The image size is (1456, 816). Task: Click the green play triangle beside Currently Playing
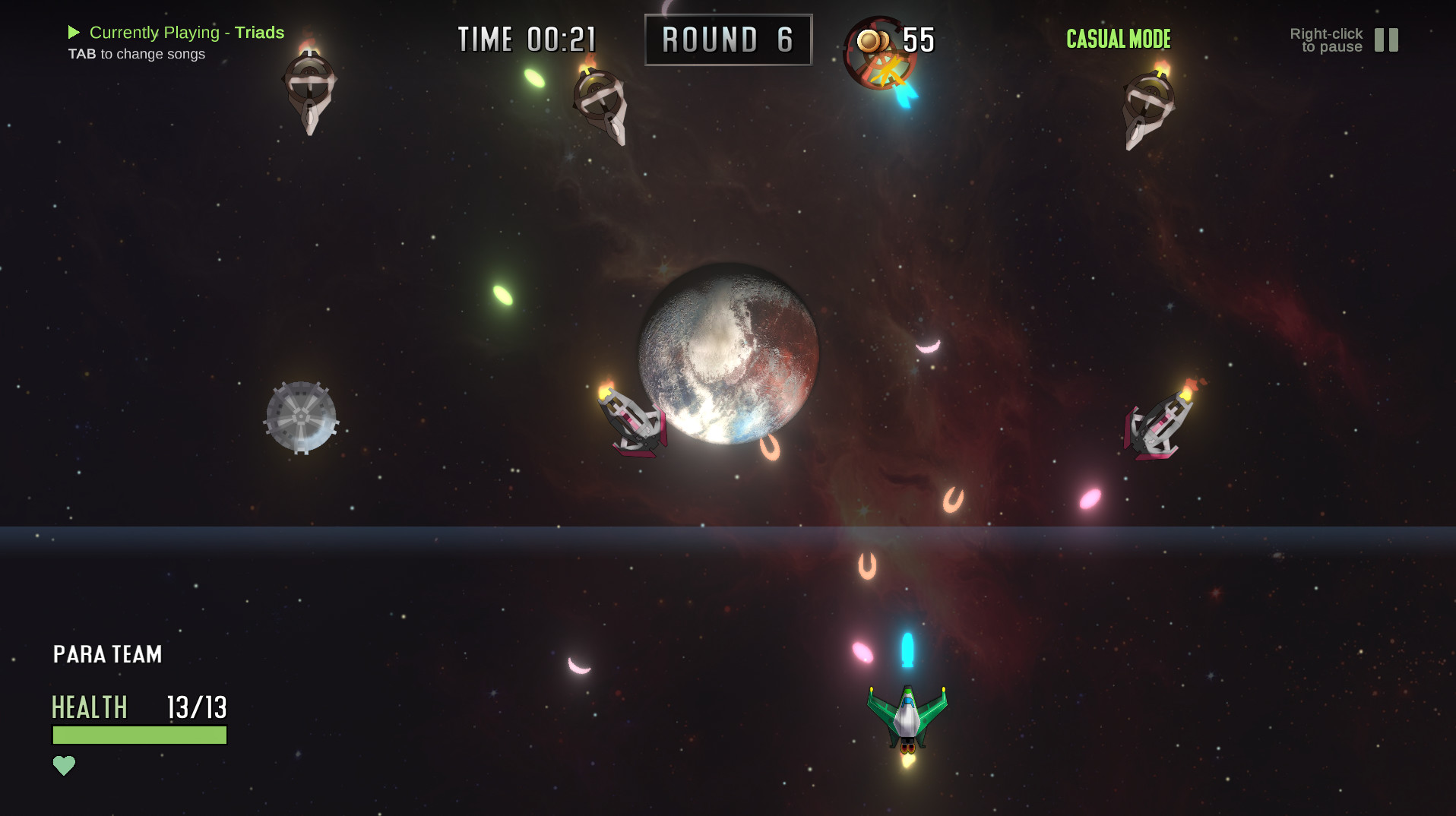(74, 32)
